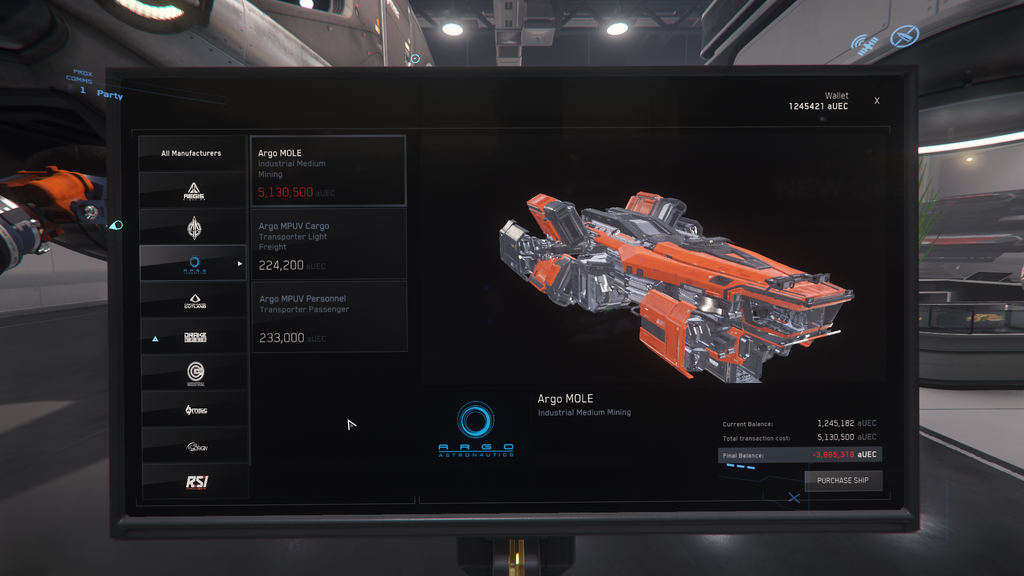This screenshot has height=576, width=1024.
Task: Choose the Aegis manufacturer logo
Action: [194, 190]
